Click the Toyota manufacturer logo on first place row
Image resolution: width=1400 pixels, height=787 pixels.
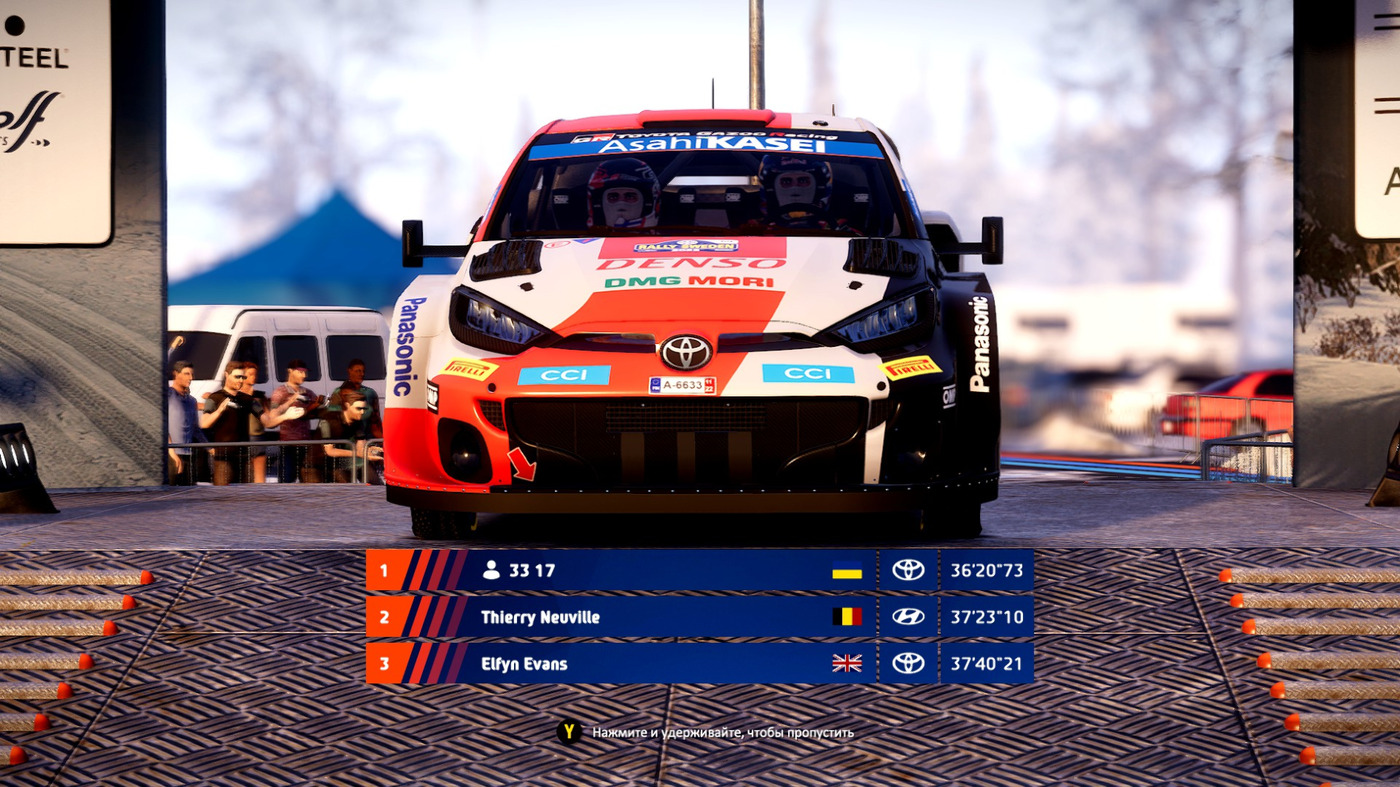906,570
